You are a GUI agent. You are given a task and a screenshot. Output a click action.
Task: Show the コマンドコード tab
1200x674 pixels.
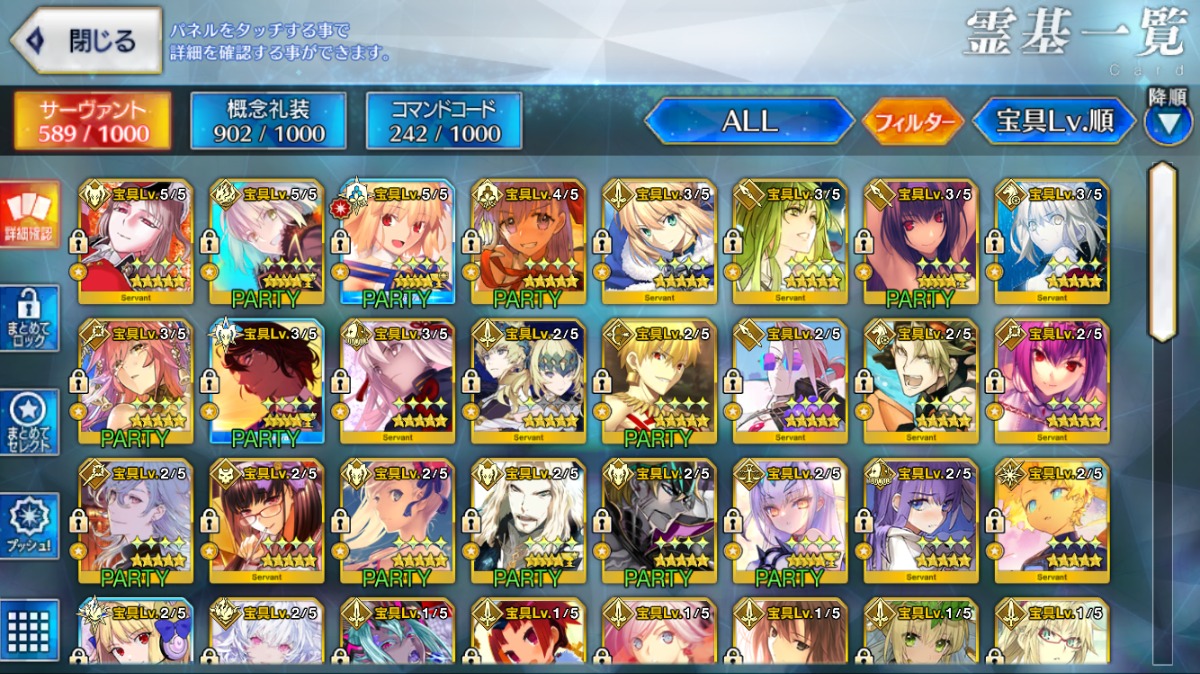pyautogui.click(x=444, y=122)
